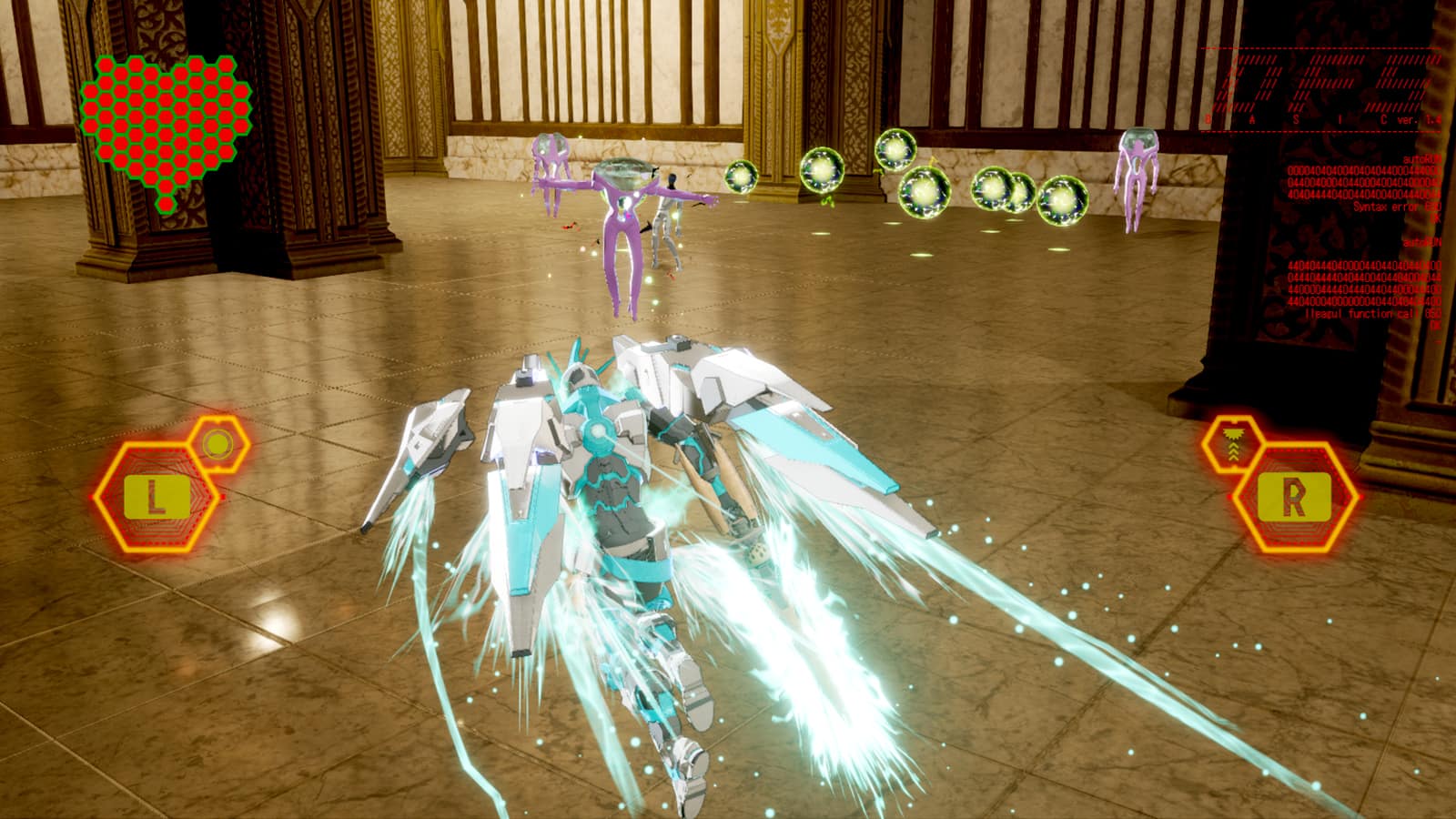Click the OK response text
Image resolution: width=1456 pixels, height=819 pixels.
1437,218
